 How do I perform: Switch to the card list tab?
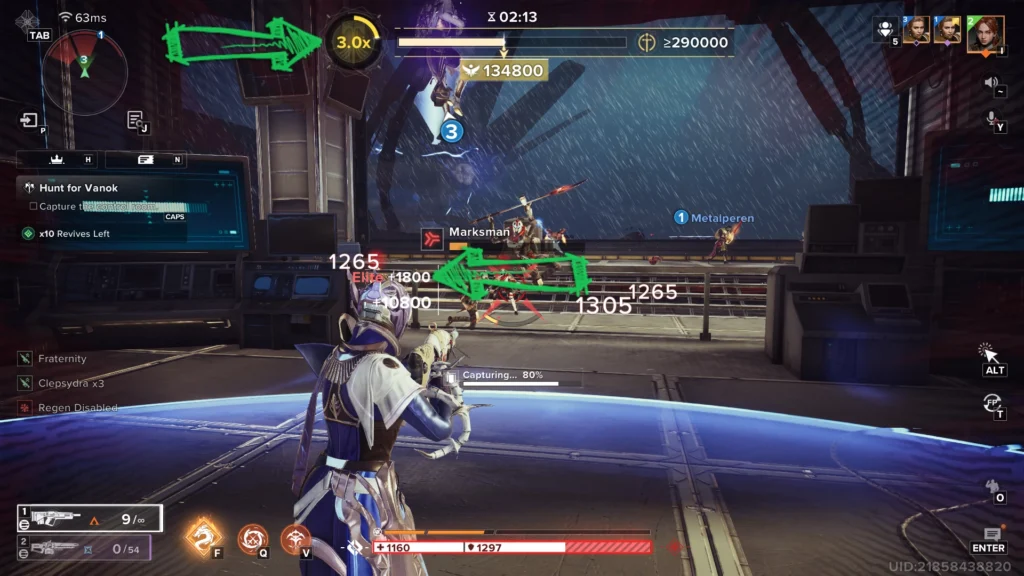[x=145, y=160]
